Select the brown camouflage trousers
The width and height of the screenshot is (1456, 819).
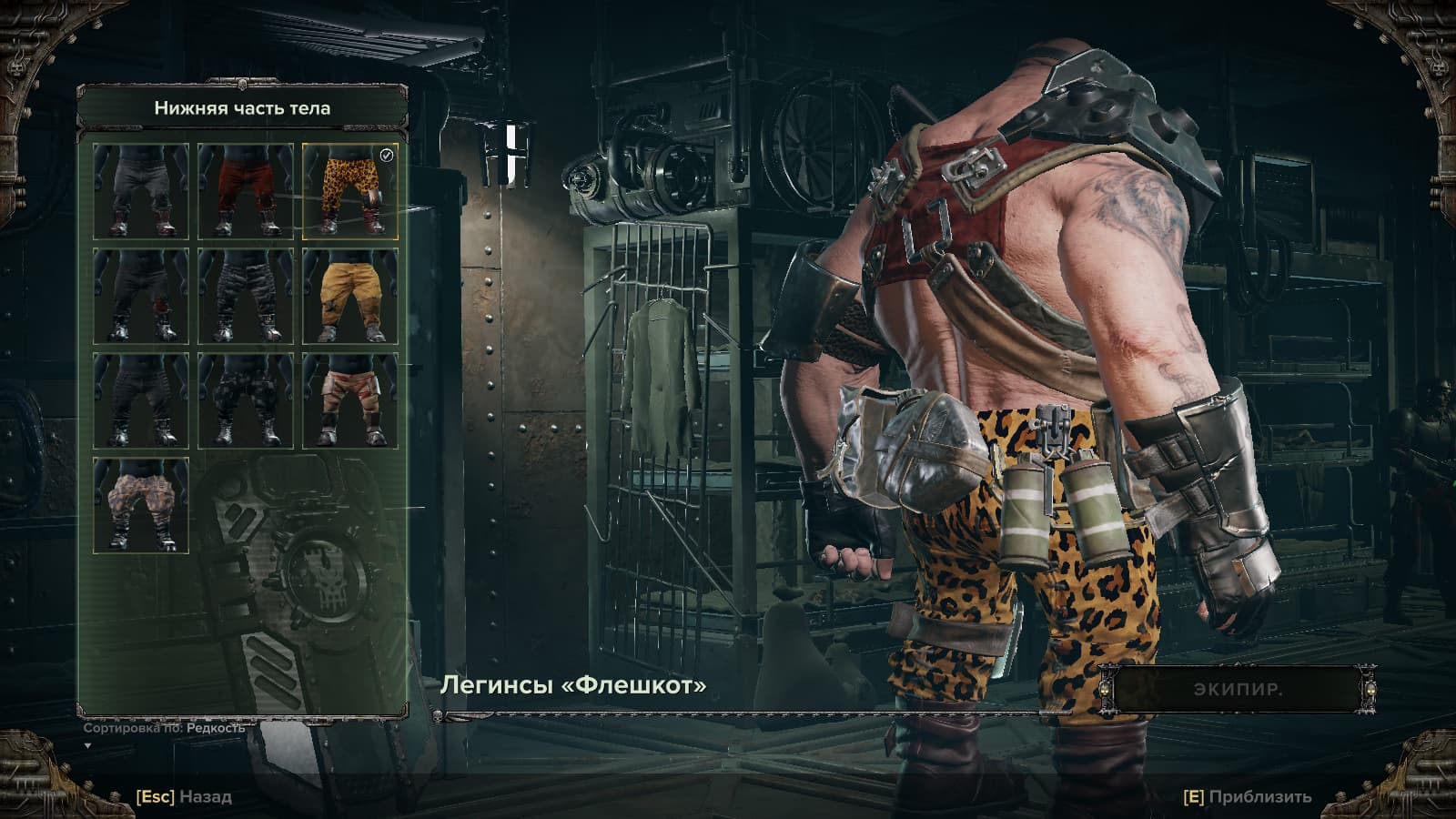click(141, 505)
